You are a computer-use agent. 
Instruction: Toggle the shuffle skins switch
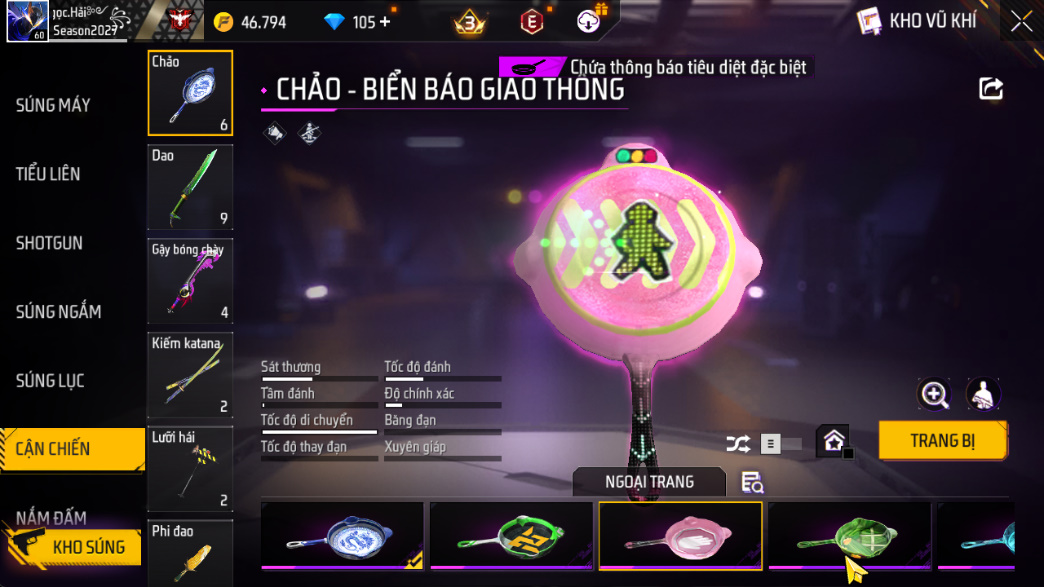pyautogui.click(x=780, y=443)
